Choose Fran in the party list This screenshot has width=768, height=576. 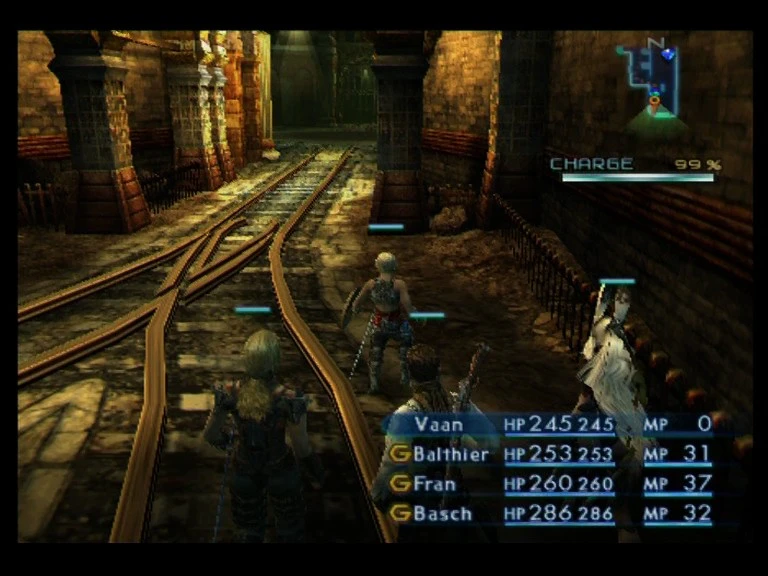(550, 484)
